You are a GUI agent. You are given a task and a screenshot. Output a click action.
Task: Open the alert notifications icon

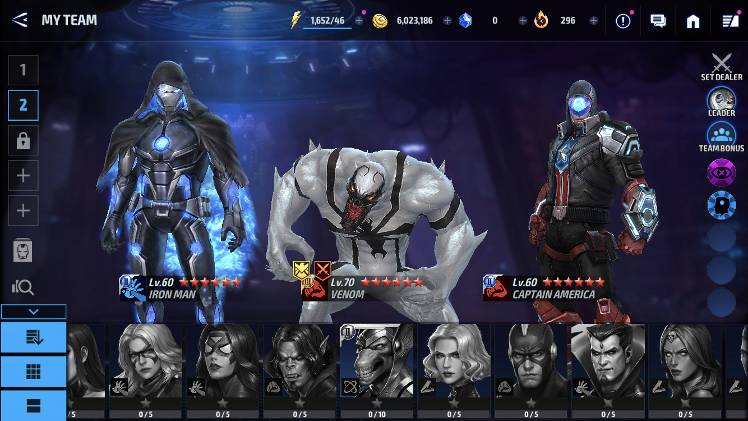pos(624,20)
